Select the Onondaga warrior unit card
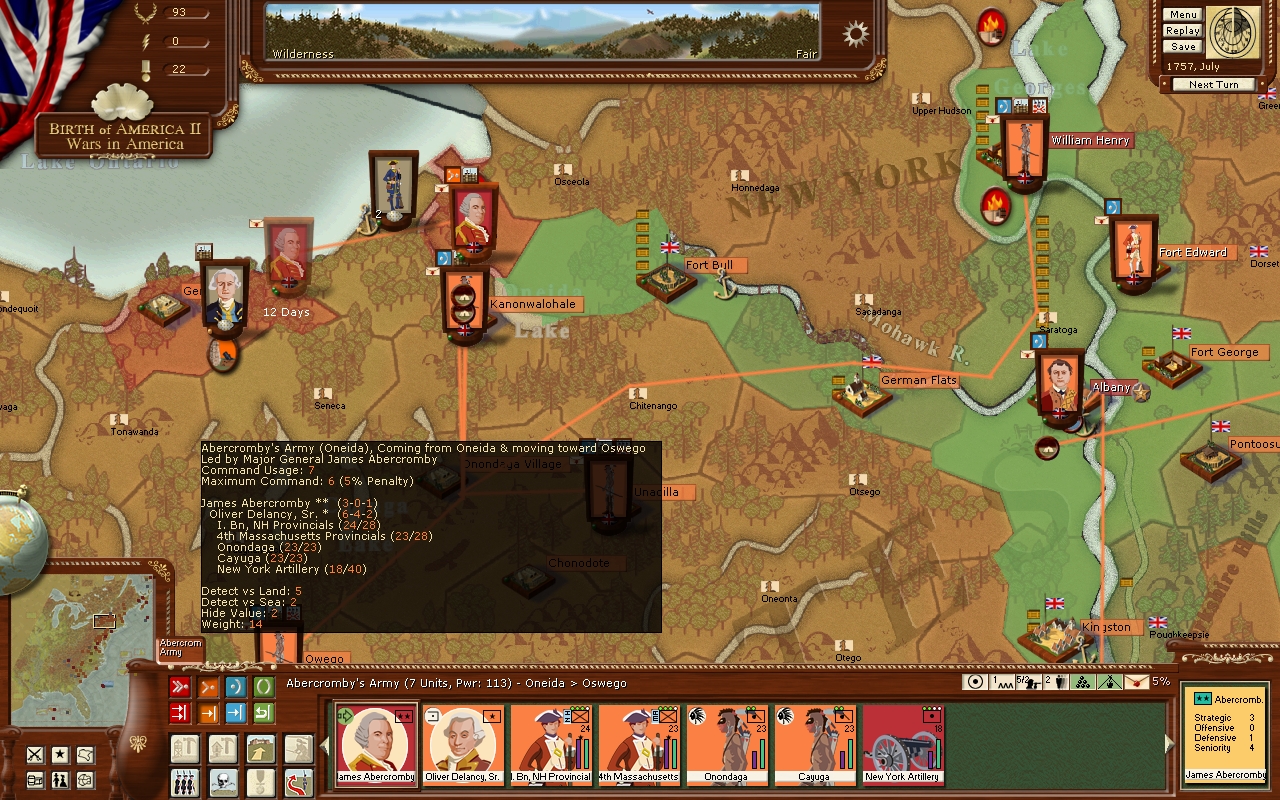This screenshot has height=800, width=1280. (x=727, y=745)
